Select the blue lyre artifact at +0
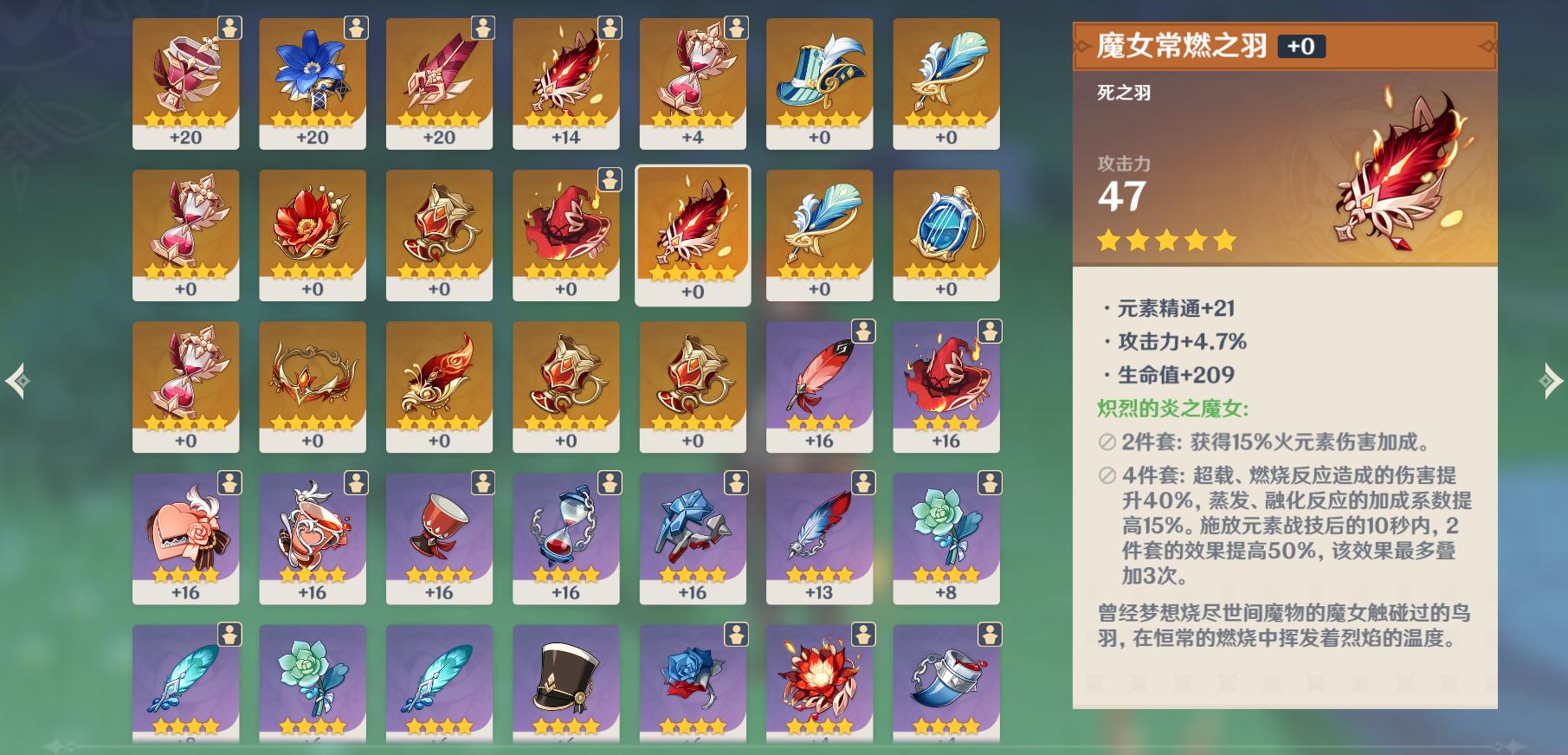This screenshot has height=755, width=1568. (x=947, y=234)
